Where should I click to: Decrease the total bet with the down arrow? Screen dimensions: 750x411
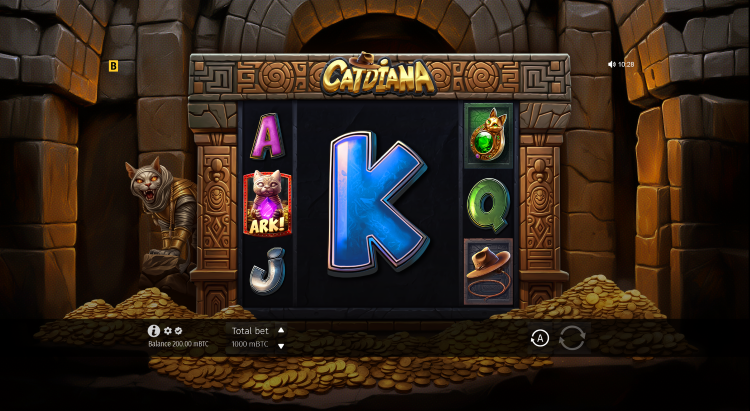click(x=281, y=346)
